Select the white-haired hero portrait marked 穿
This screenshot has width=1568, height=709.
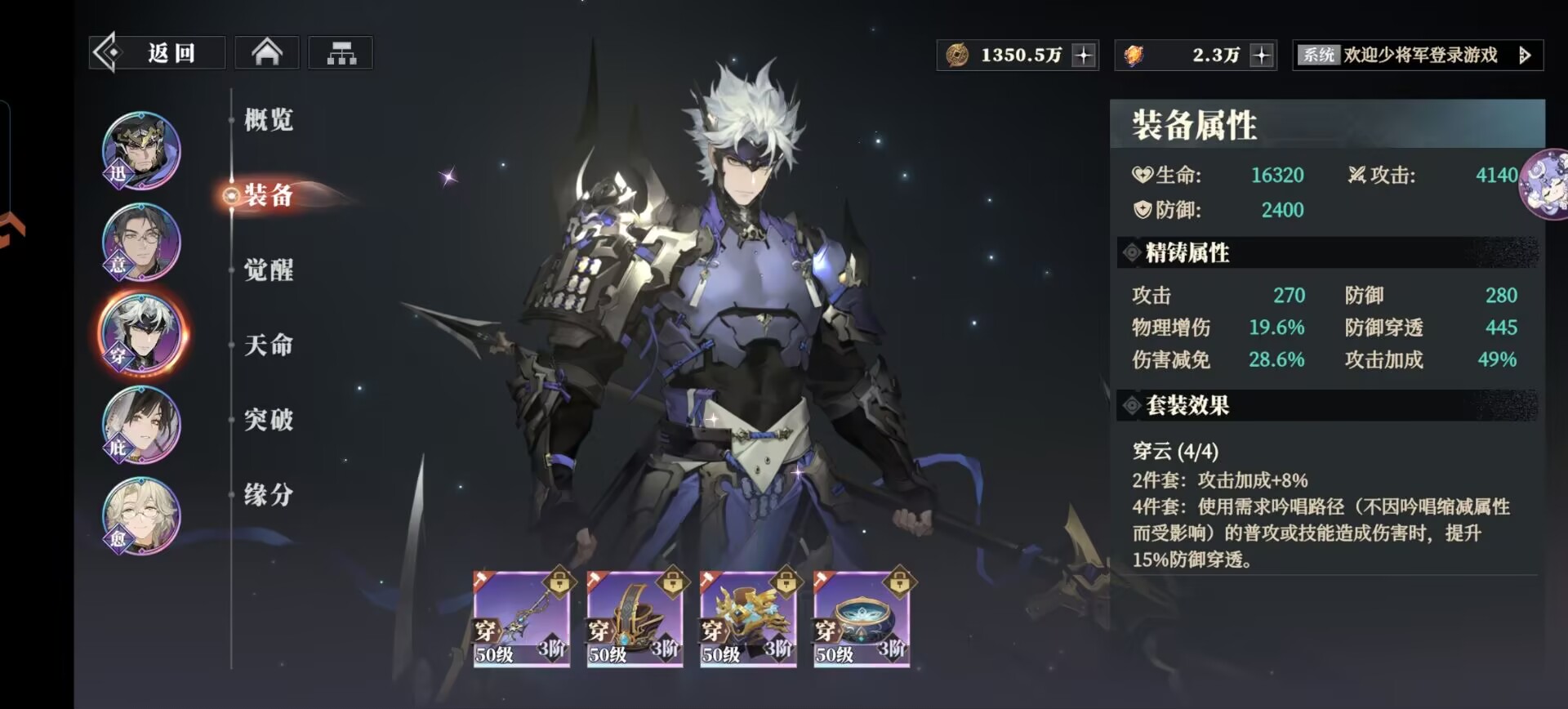[141, 334]
